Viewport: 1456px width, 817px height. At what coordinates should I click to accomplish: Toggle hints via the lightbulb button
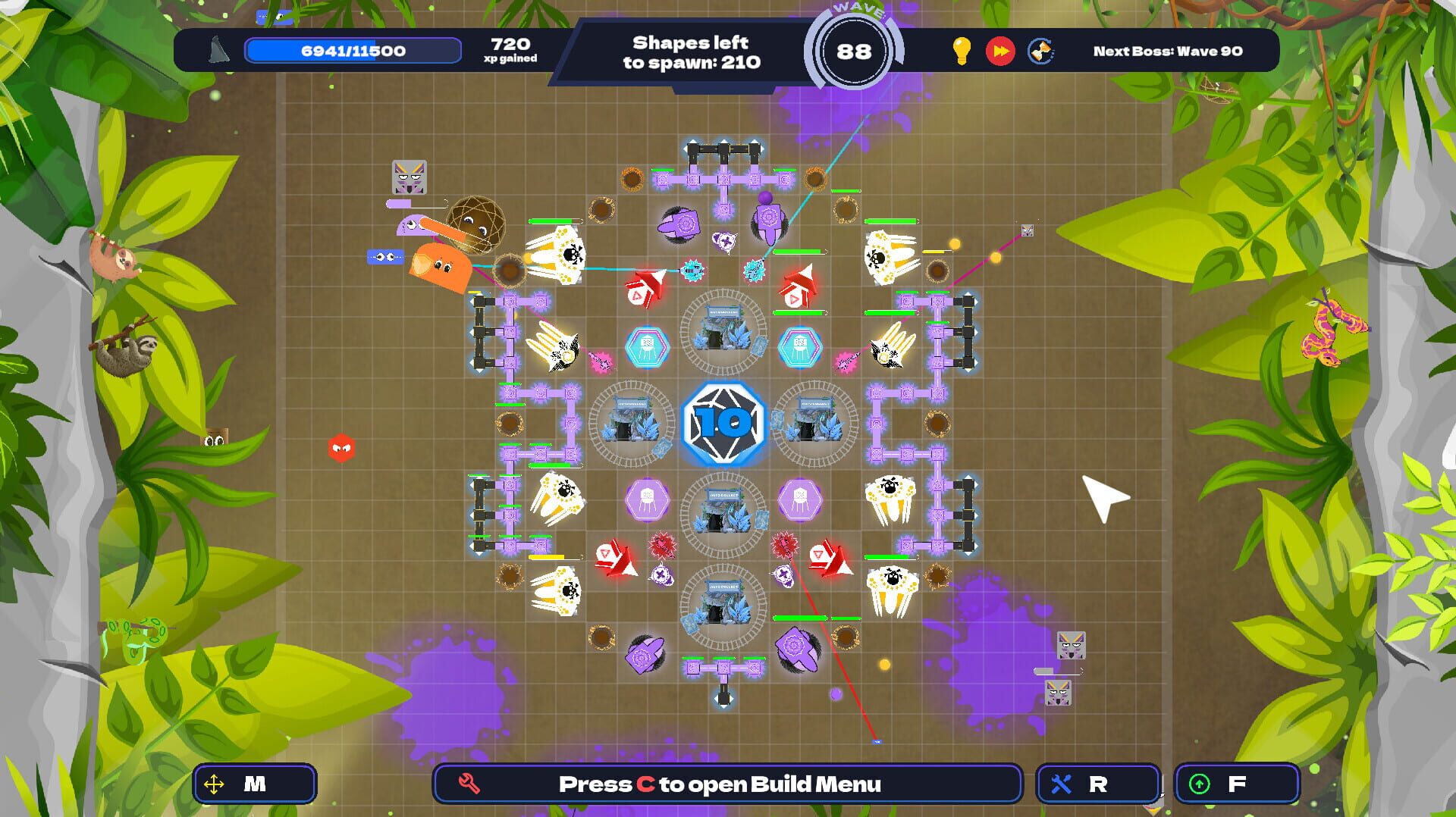(x=962, y=51)
